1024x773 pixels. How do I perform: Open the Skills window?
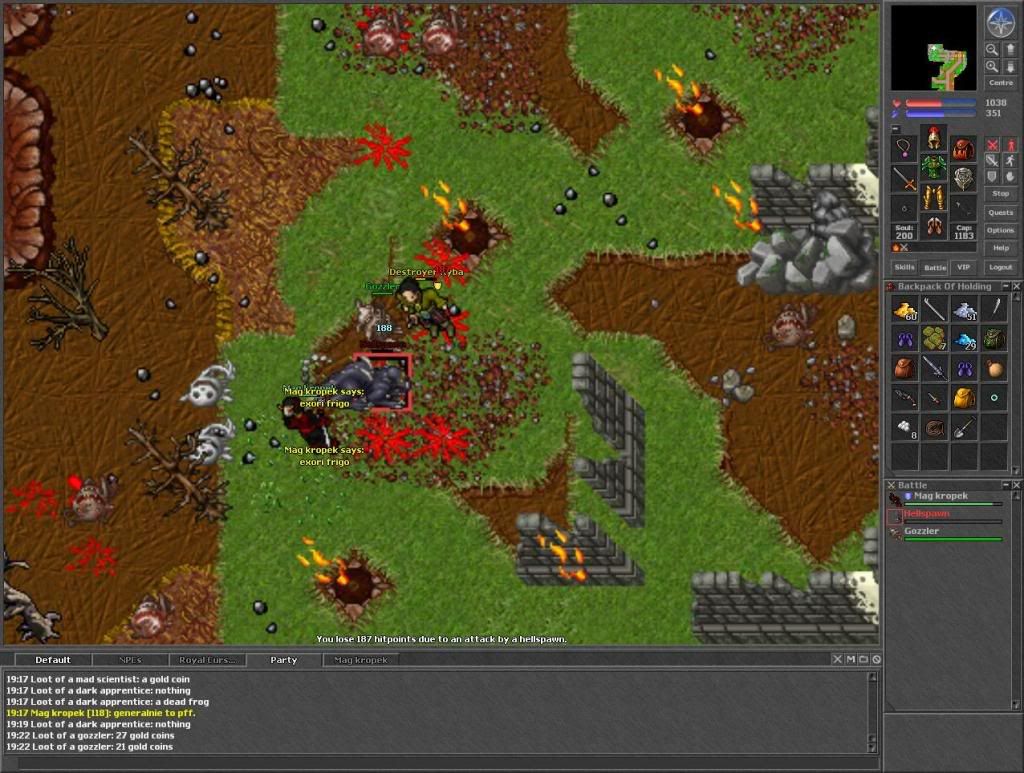[904, 267]
